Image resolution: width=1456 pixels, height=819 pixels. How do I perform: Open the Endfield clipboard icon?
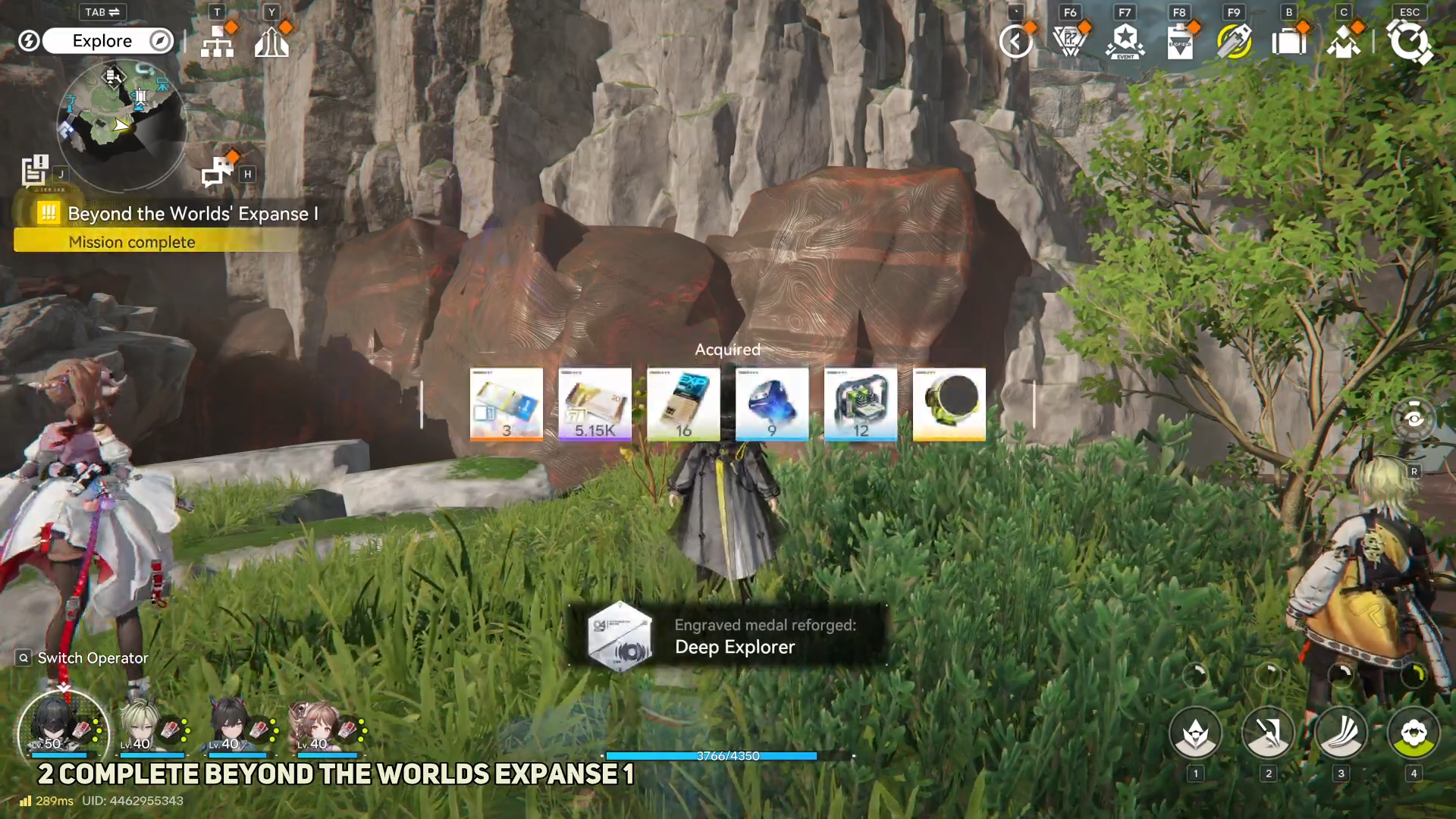[1180, 42]
